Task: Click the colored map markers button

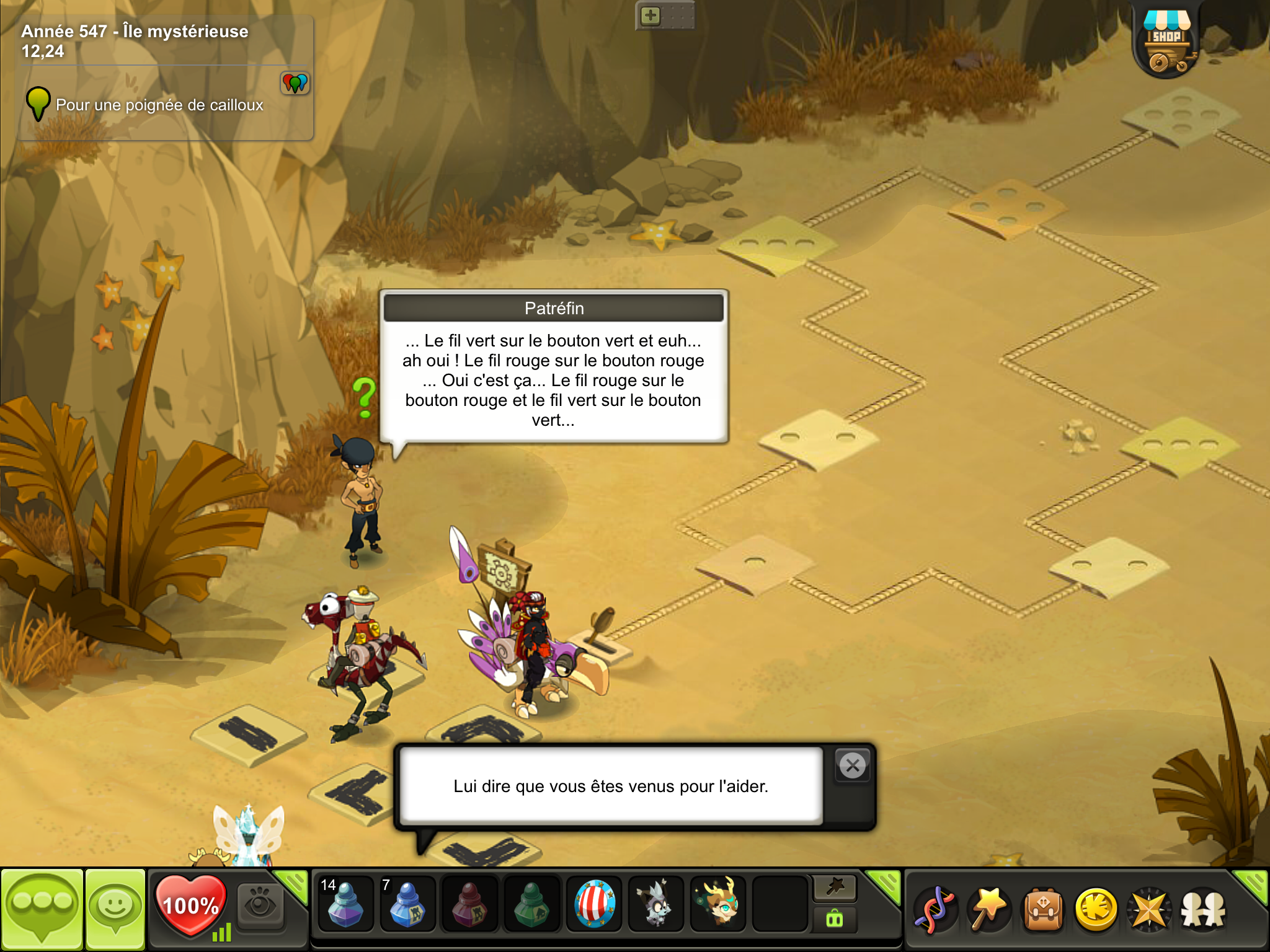Action: click(295, 82)
